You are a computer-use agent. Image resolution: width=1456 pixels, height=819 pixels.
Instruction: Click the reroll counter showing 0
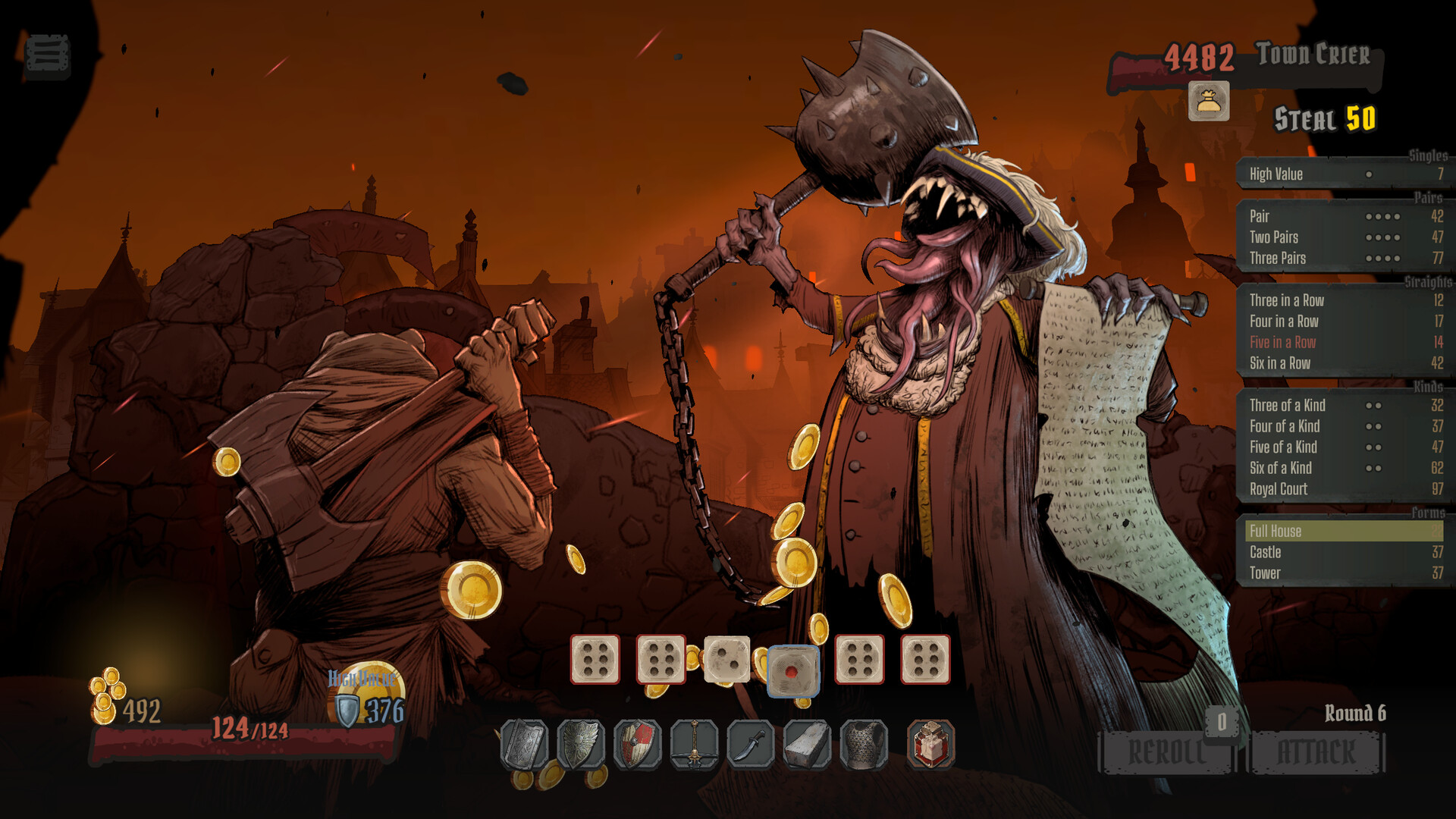pos(1221,723)
